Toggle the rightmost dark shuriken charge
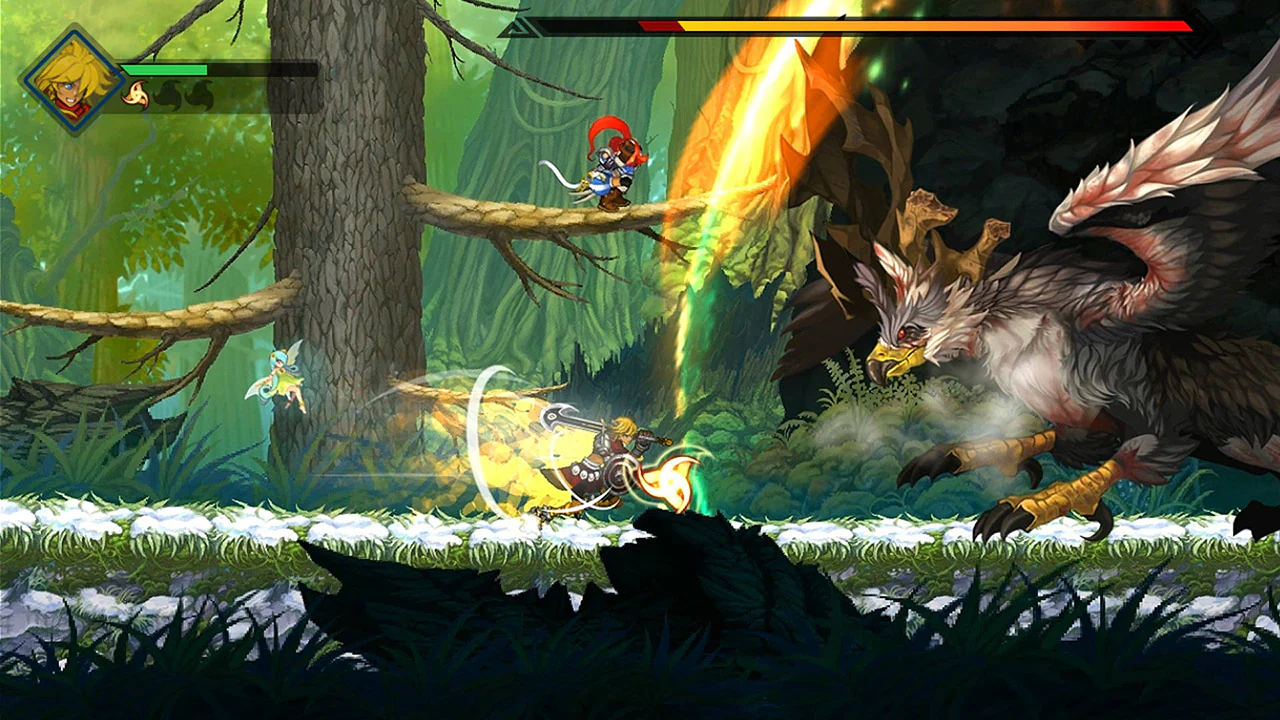Viewport: 1280px width, 720px height. point(198,94)
